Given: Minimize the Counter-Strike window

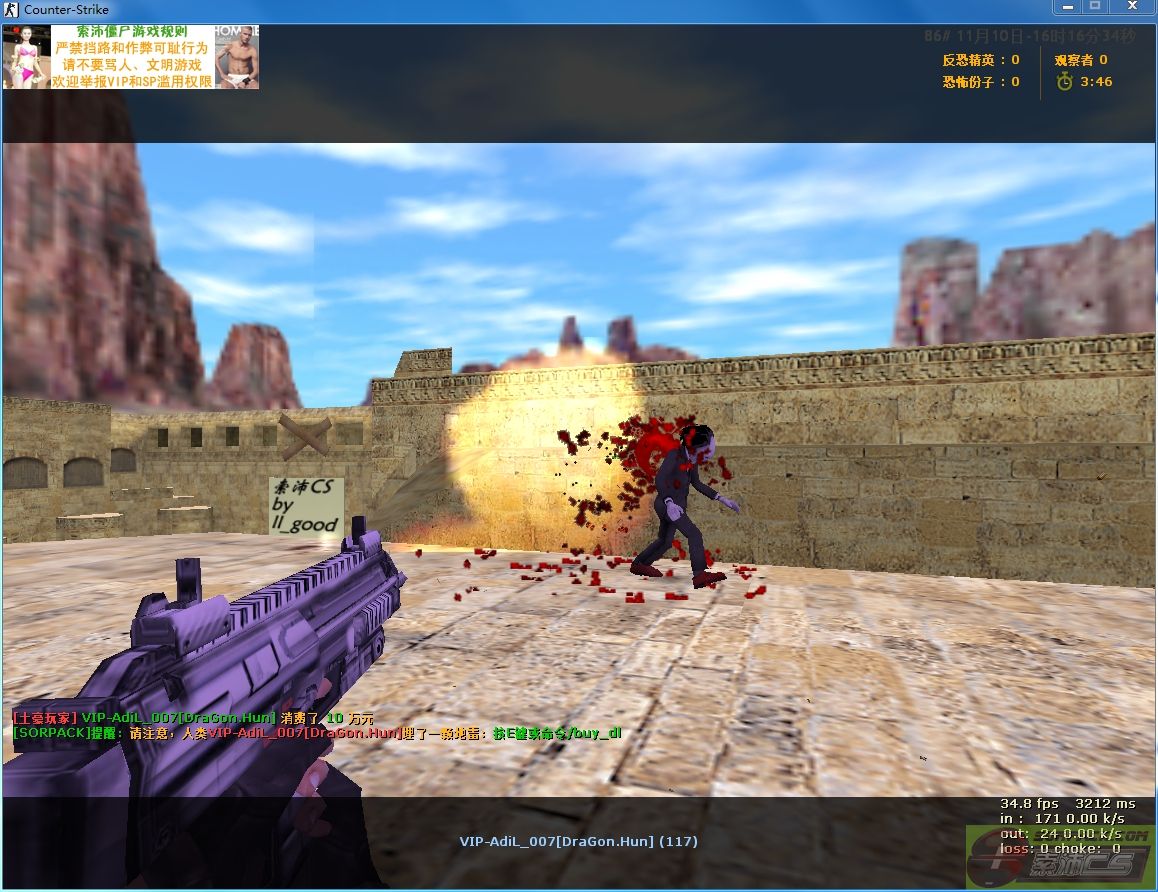Looking at the screenshot, I should [1067, 6].
